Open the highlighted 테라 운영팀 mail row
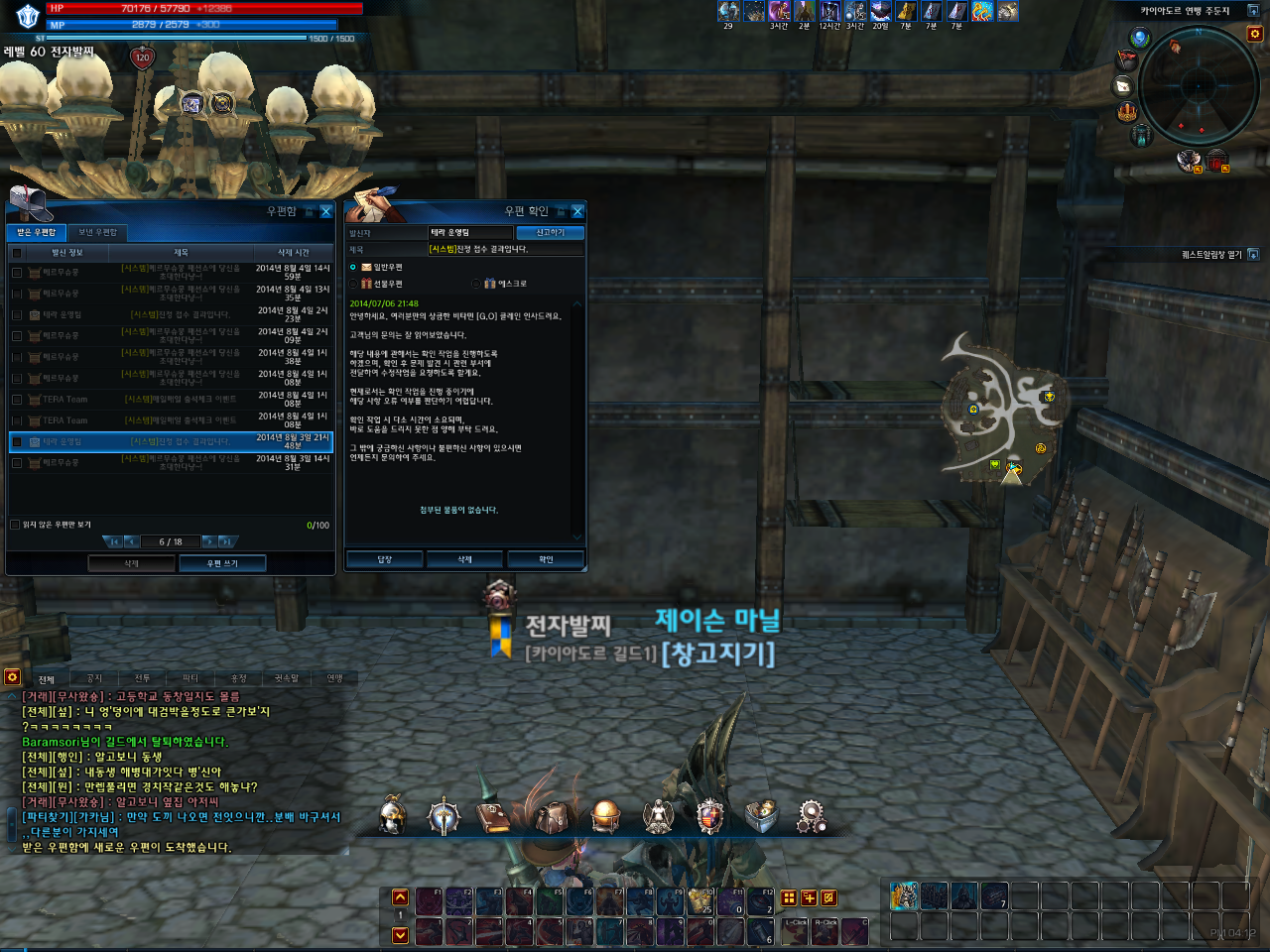1270x952 pixels. click(x=169, y=441)
